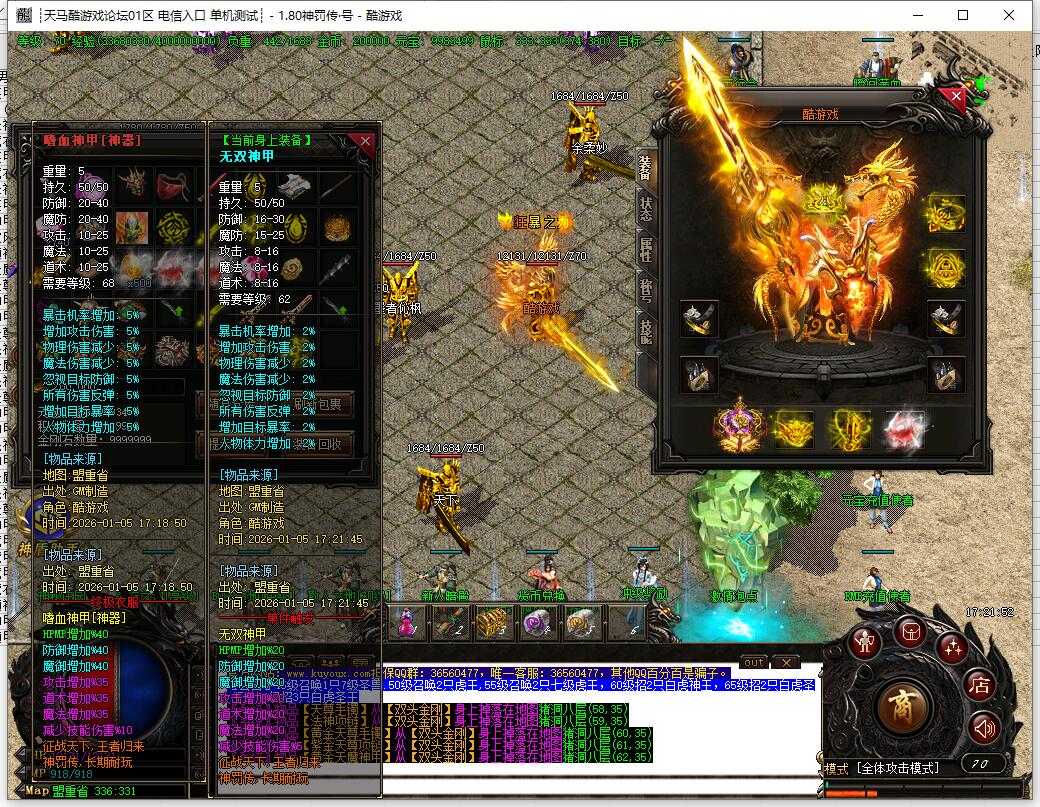
Task: Use the treasure chest in hotbar slot 3
Action: click(491, 622)
